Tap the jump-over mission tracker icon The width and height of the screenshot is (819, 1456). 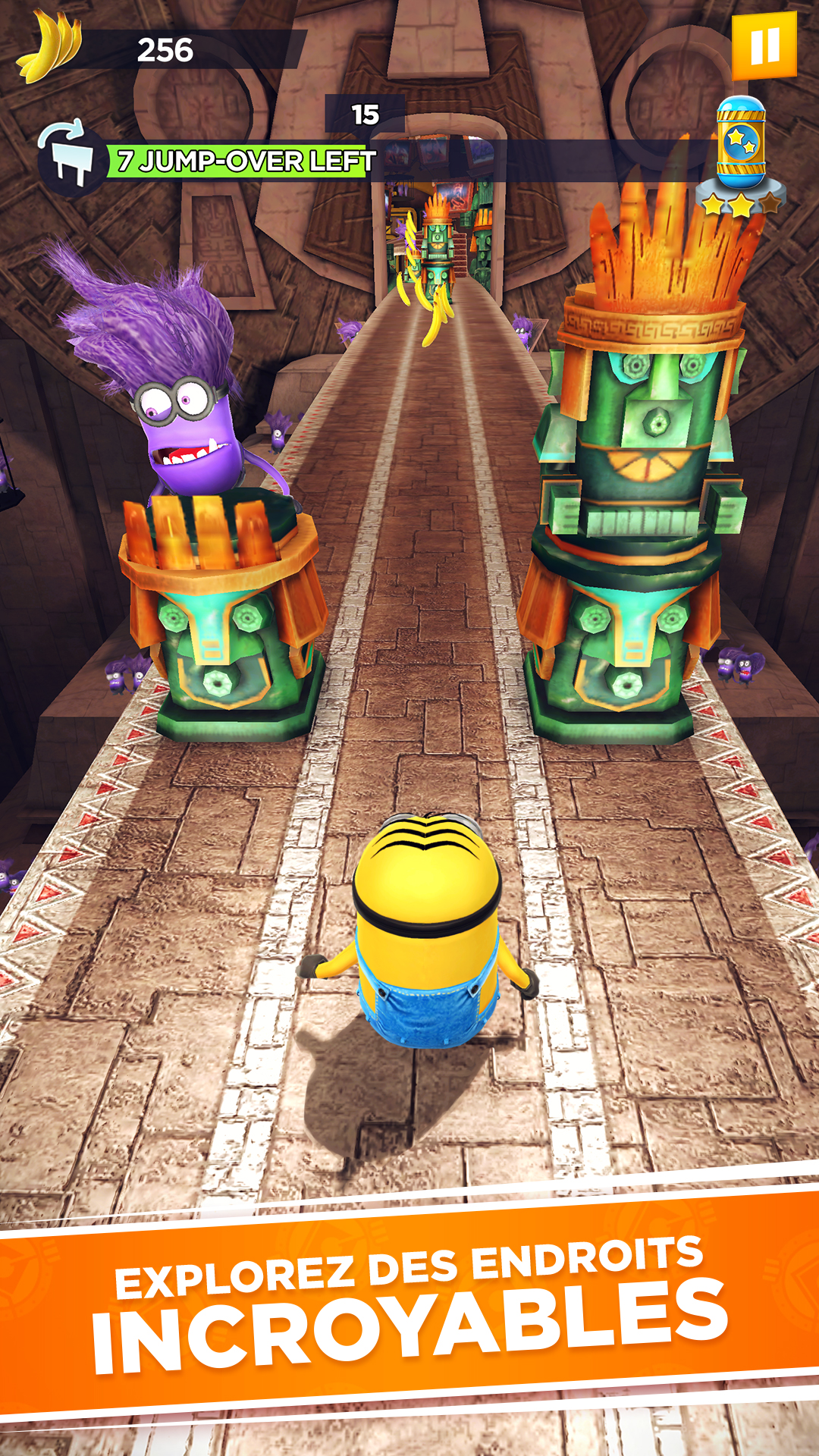[x=71, y=159]
